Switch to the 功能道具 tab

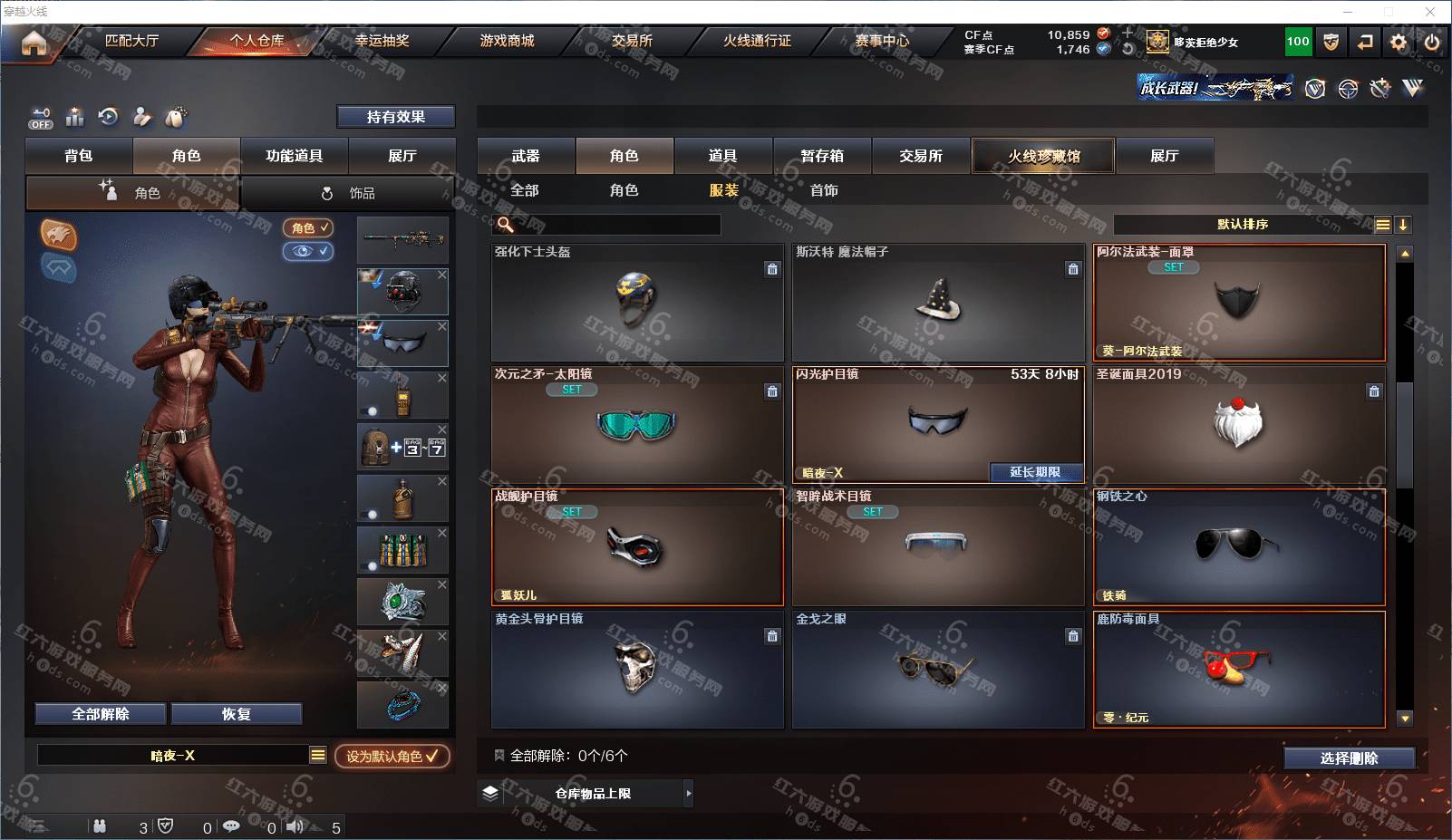(294, 156)
